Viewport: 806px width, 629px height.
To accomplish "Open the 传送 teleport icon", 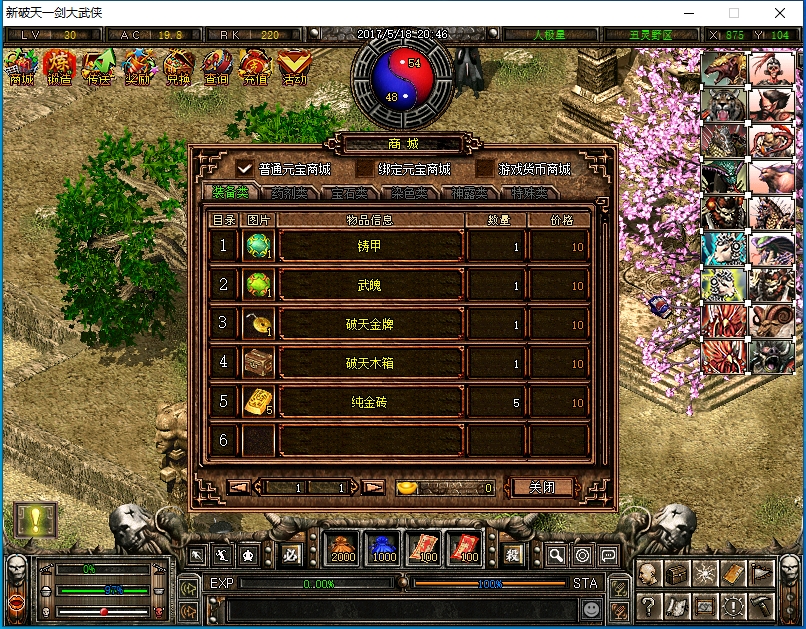I will point(99,67).
